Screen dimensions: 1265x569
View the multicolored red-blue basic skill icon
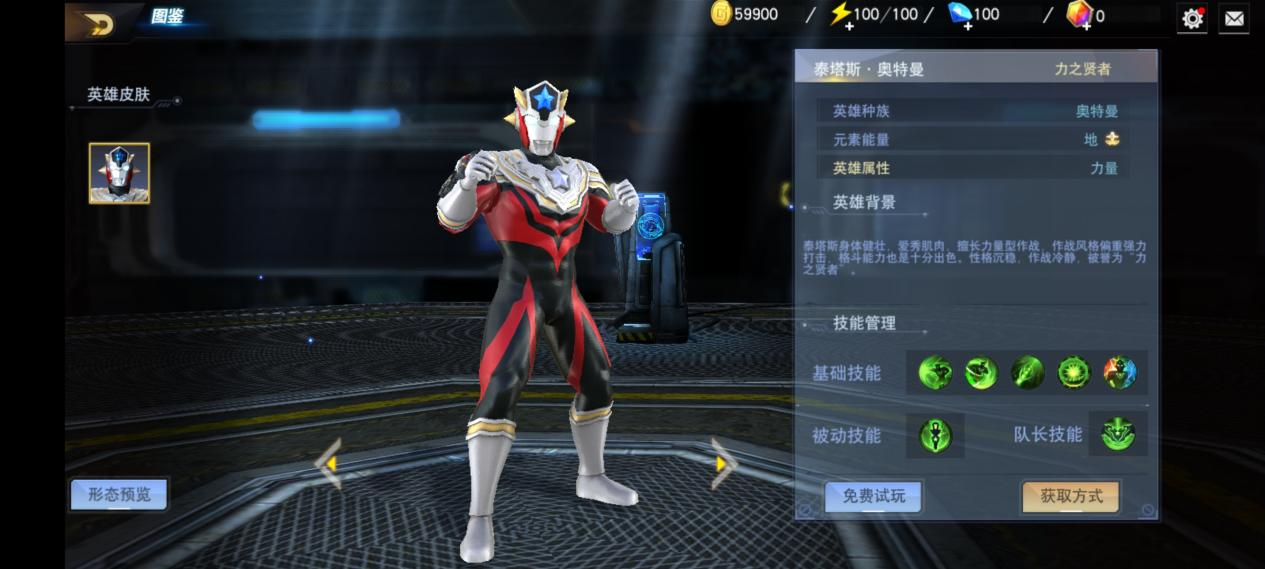point(1120,373)
